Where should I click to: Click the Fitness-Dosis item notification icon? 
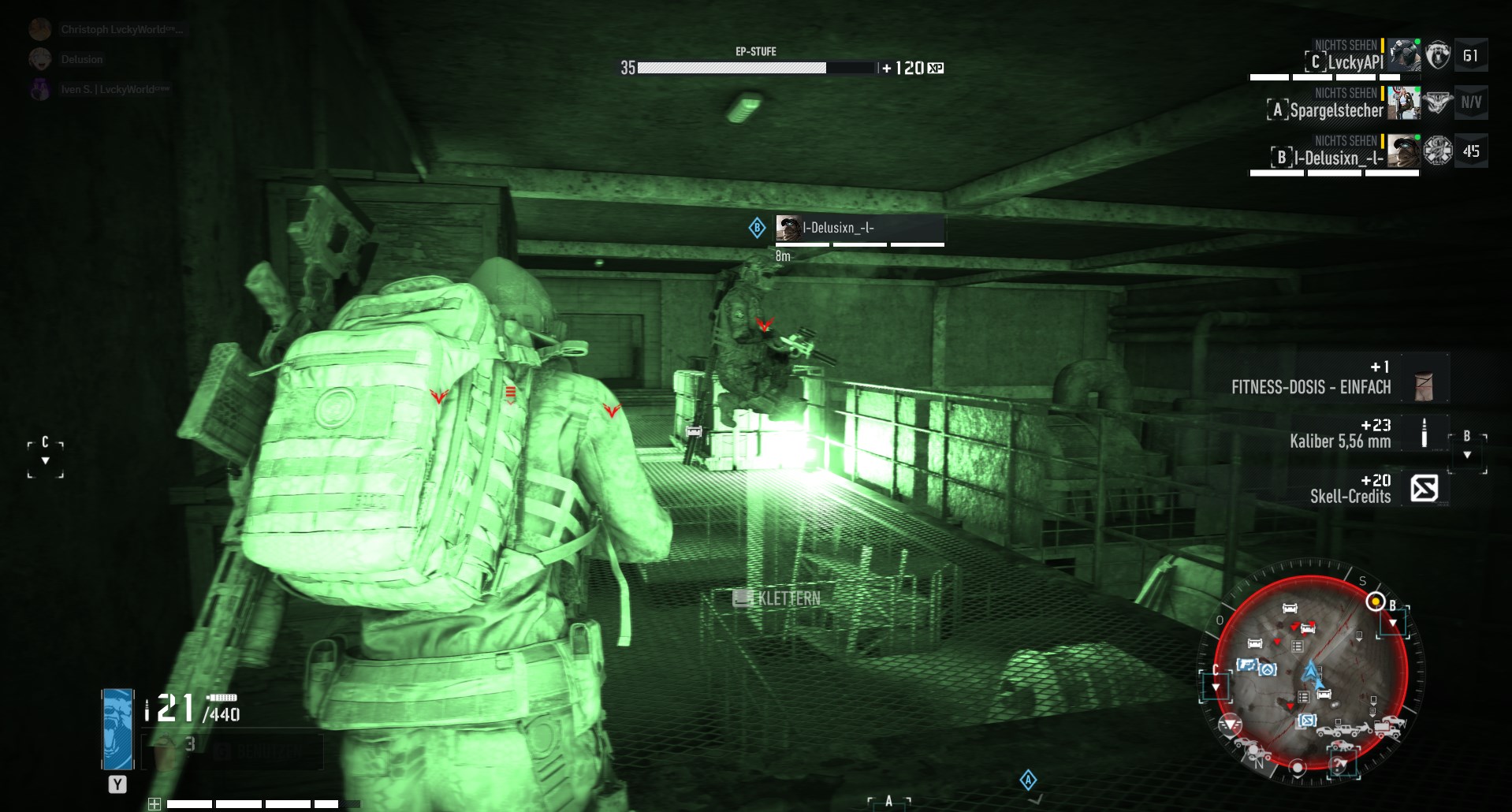click(1424, 386)
